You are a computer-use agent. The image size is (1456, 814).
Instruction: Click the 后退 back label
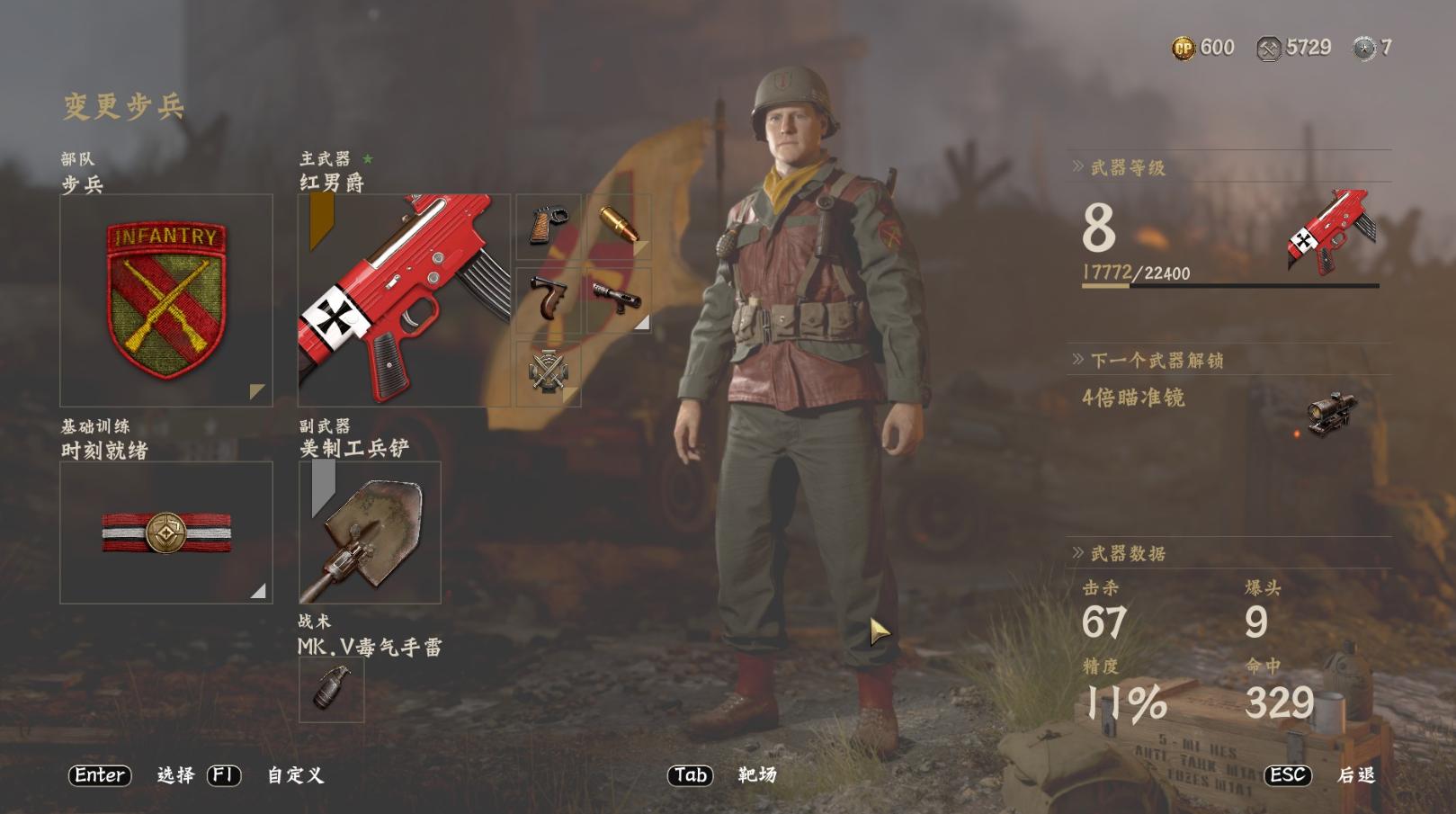[x=1356, y=775]
